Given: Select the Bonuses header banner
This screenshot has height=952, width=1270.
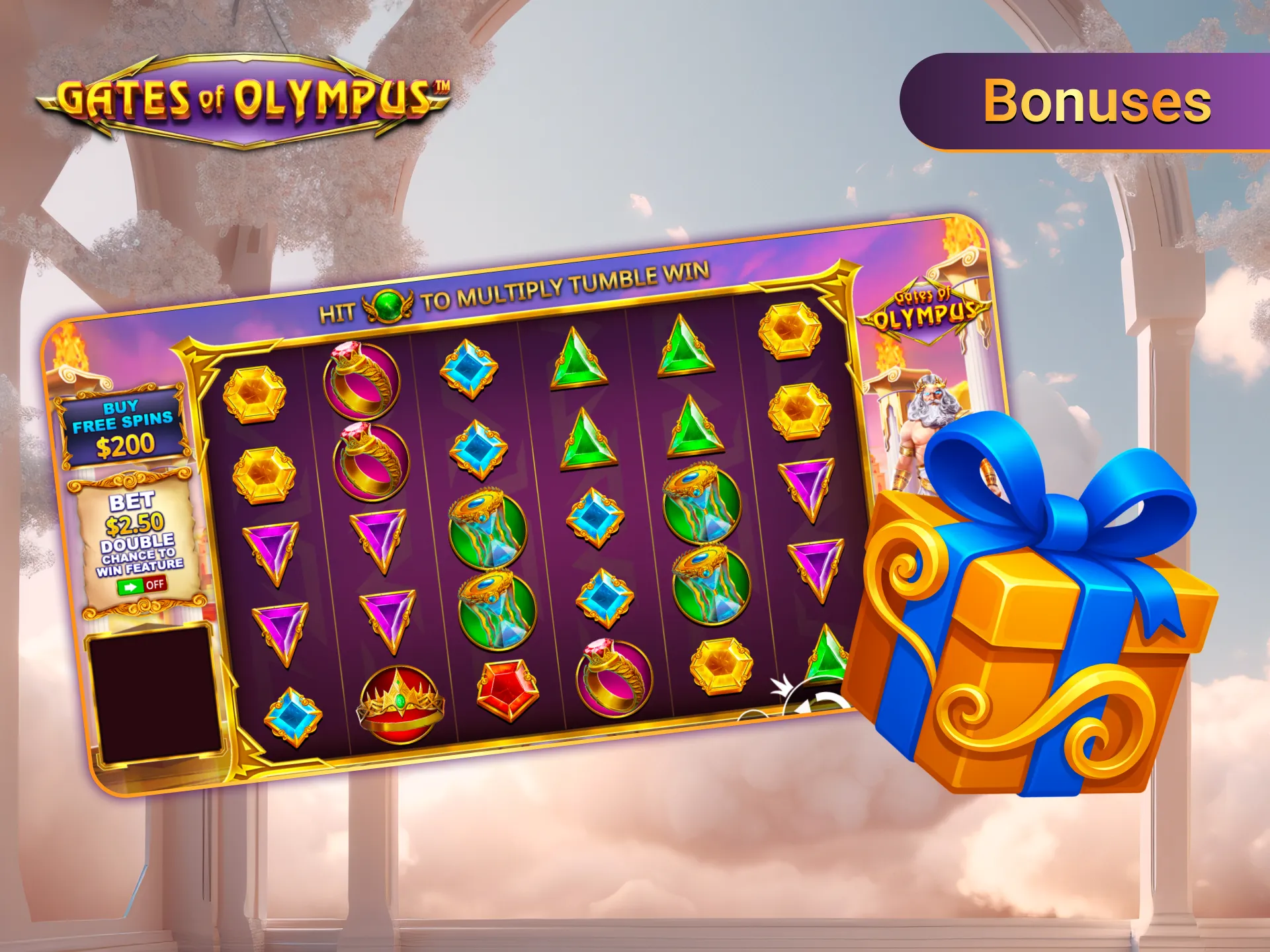Looking at the screenshot, I should (1098, 101).
